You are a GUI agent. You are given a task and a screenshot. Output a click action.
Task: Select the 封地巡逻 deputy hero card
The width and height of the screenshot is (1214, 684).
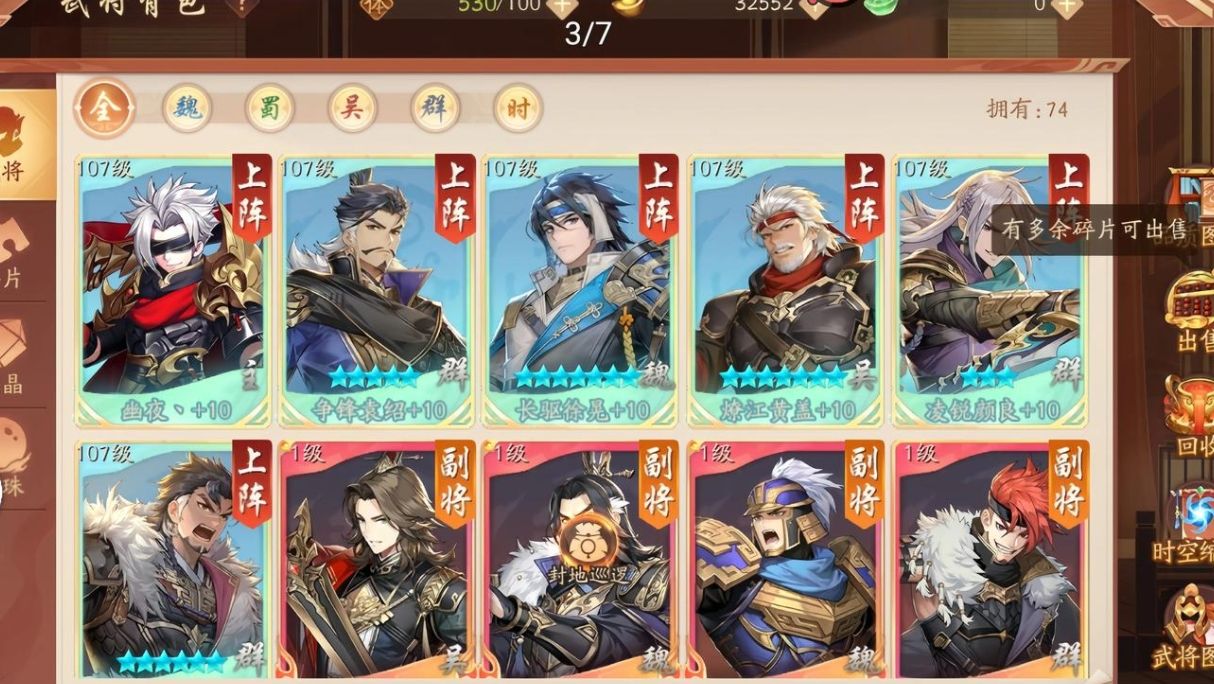pyautogui.click(x=580, y=560)
